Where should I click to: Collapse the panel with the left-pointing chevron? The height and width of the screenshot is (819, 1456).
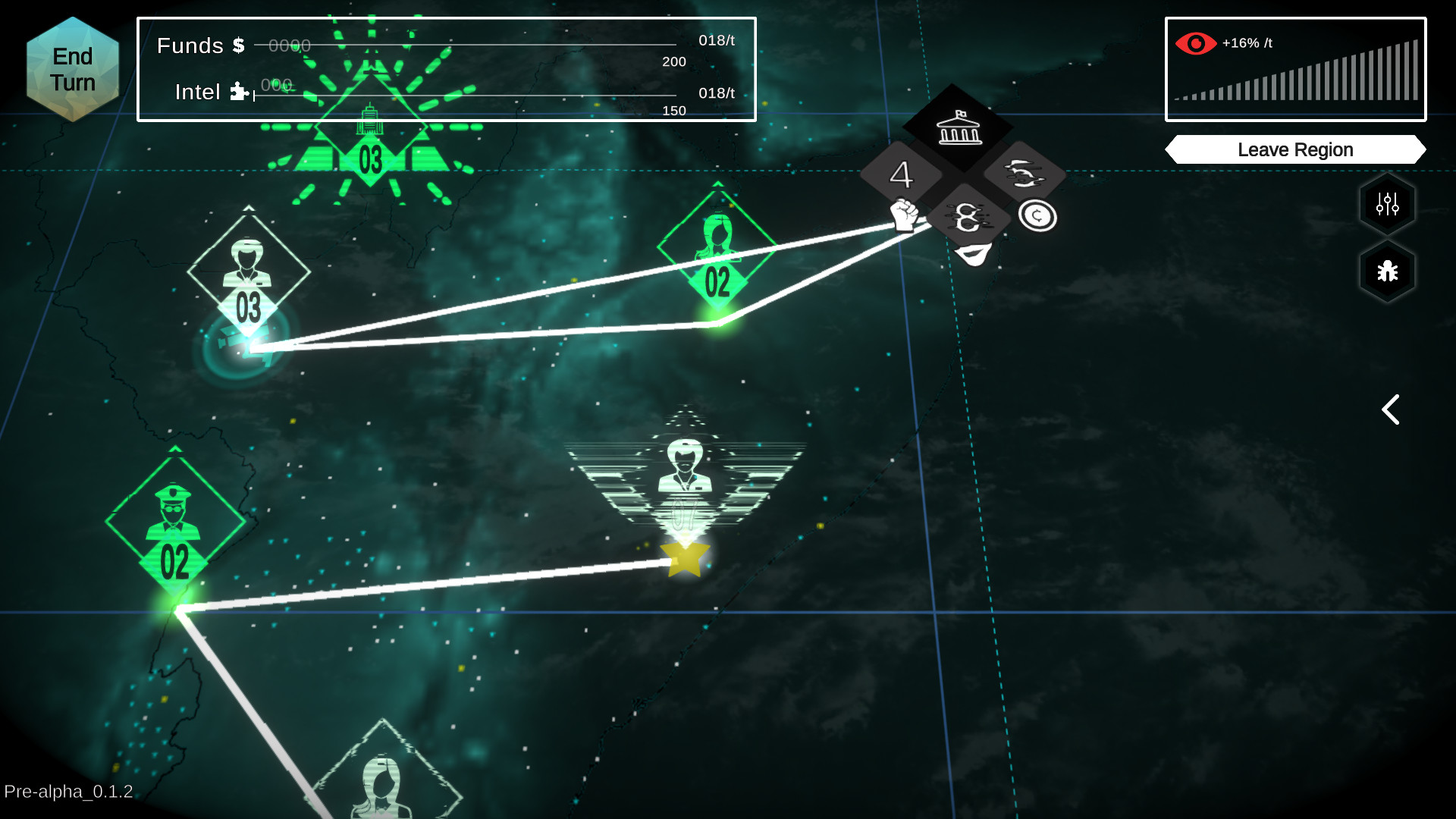click(x=1390, y=409)
